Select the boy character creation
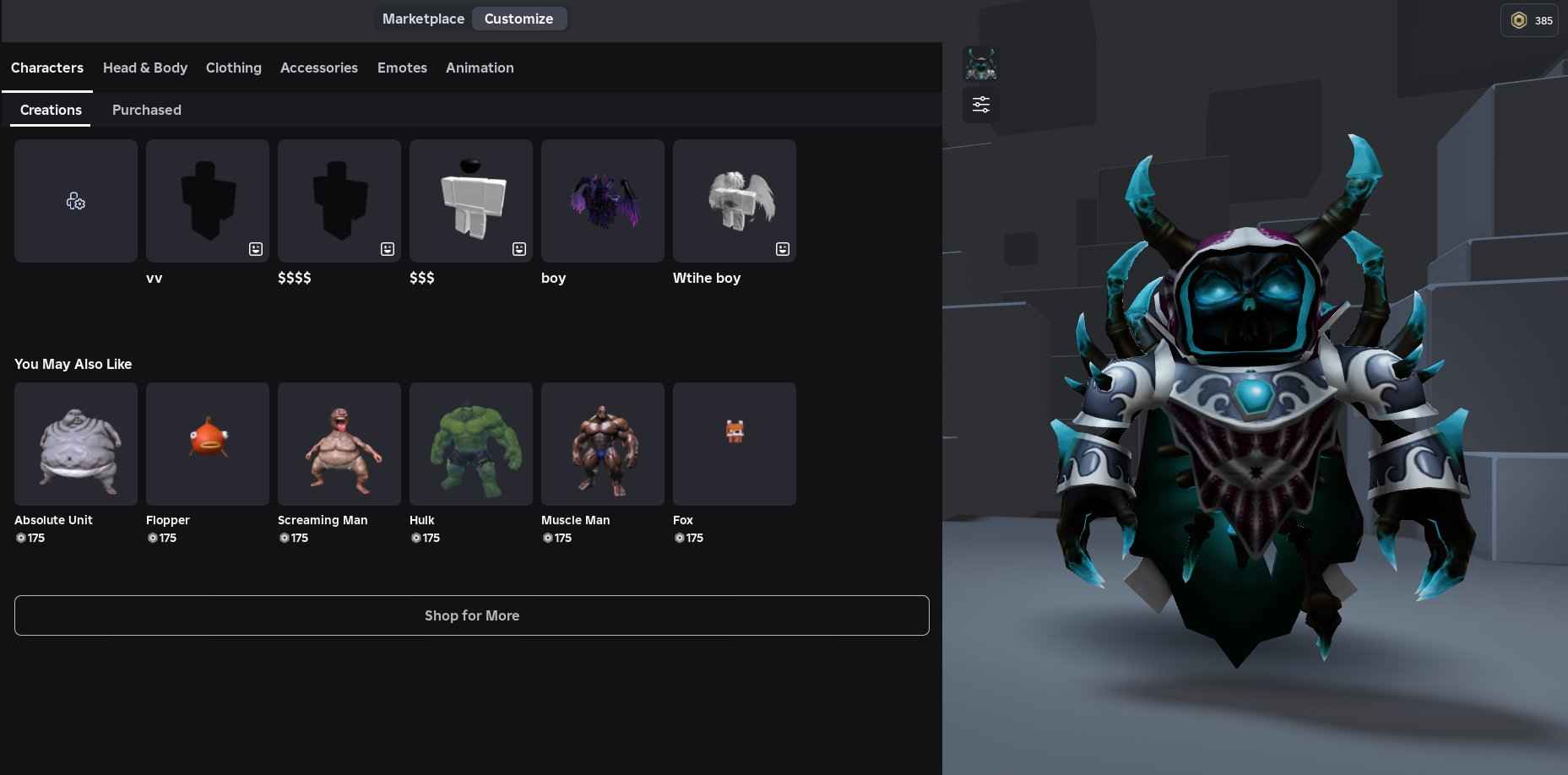This screenshot has width=1568, height=775. 602,200
